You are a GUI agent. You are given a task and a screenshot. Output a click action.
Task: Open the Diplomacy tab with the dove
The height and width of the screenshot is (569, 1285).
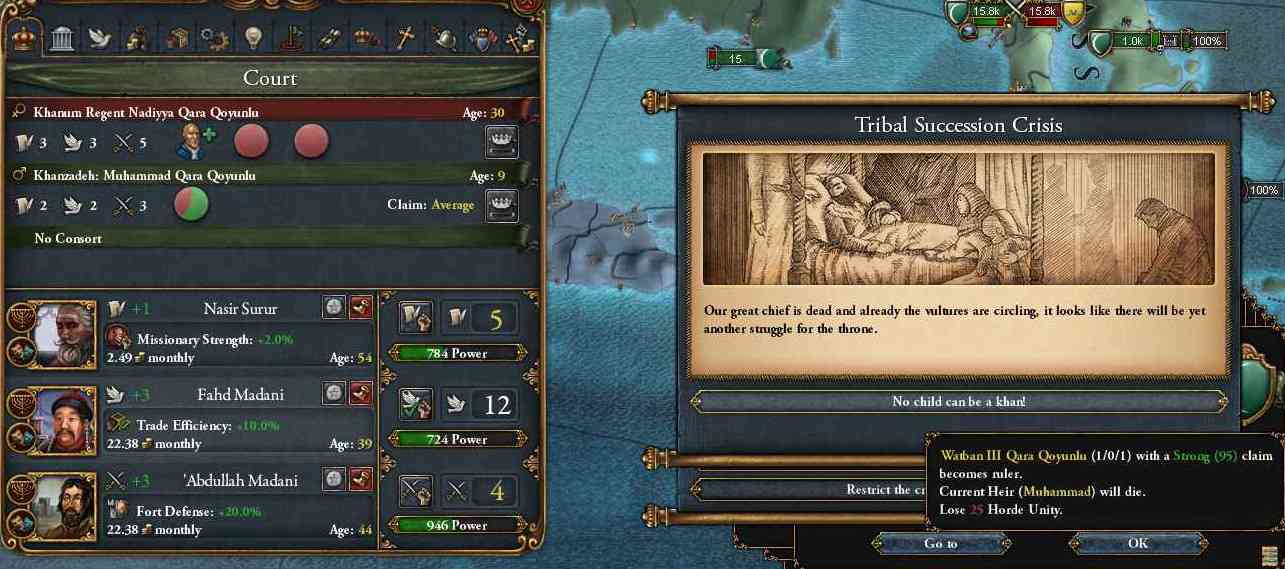pyautogui.click(x=99, y=39)
